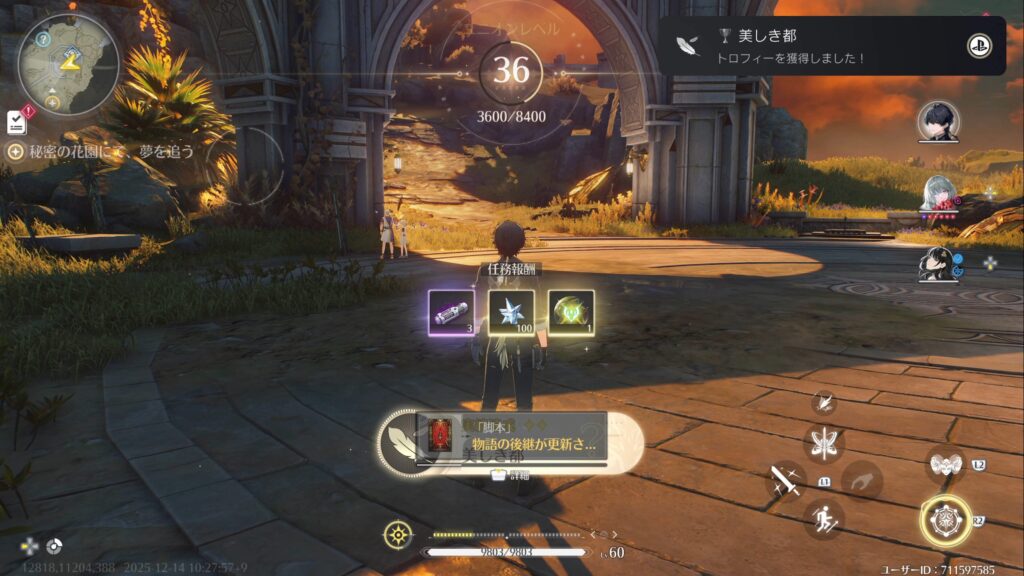This screenshot has width=1024, height=576.
Task: Activate the ram-horned echo skill icon
Action: (x=945, y=464)
